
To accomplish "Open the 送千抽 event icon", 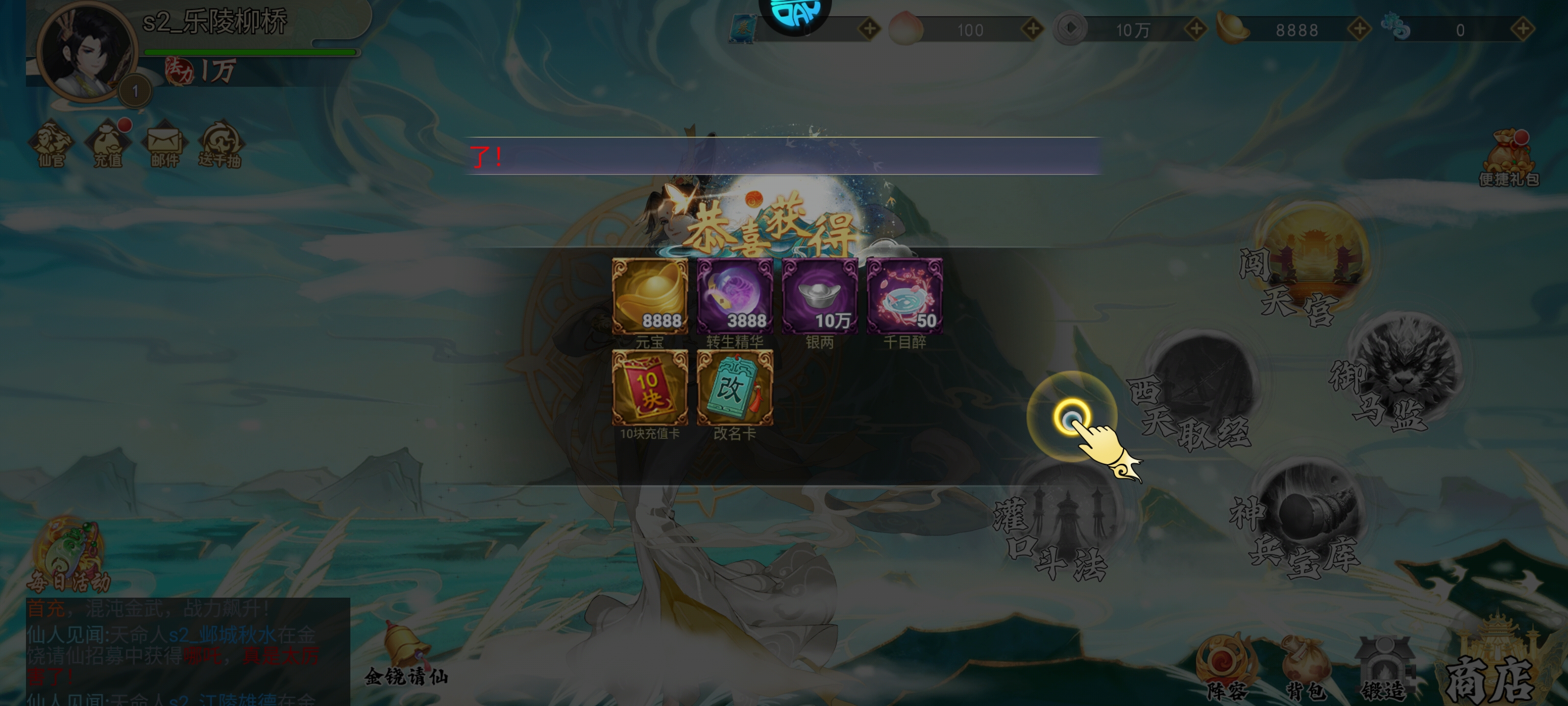I will click(x=220, y=144).
